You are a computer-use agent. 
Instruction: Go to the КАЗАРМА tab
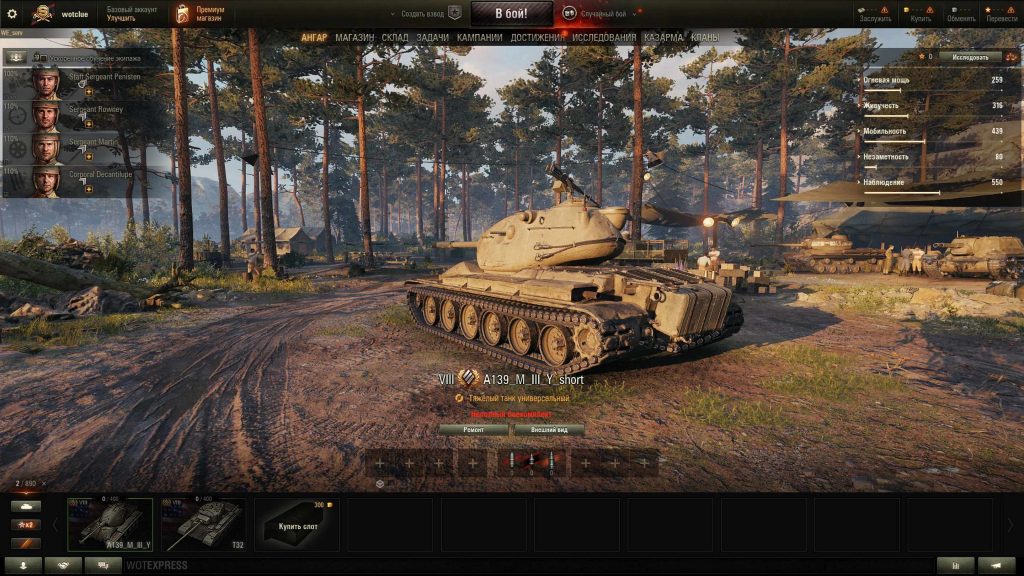pos(664,38)
